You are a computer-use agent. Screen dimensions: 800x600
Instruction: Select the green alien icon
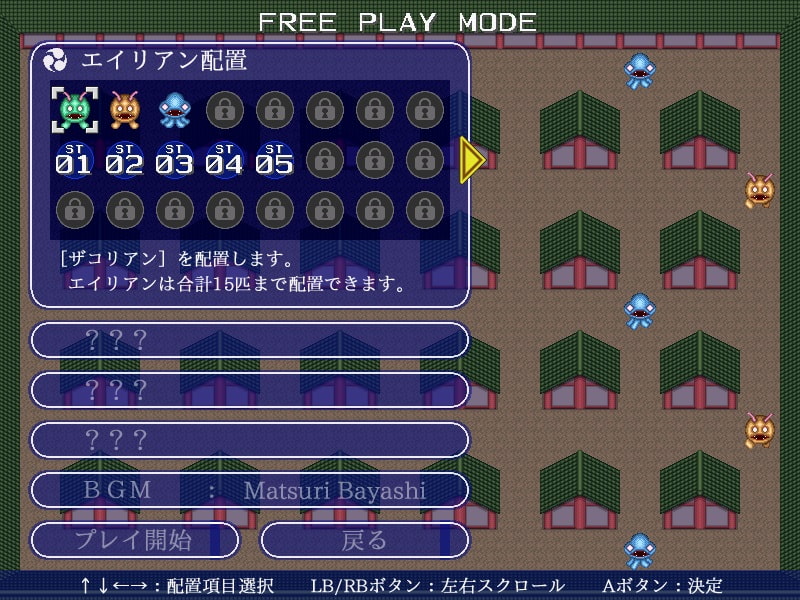(x=75, y=109)
